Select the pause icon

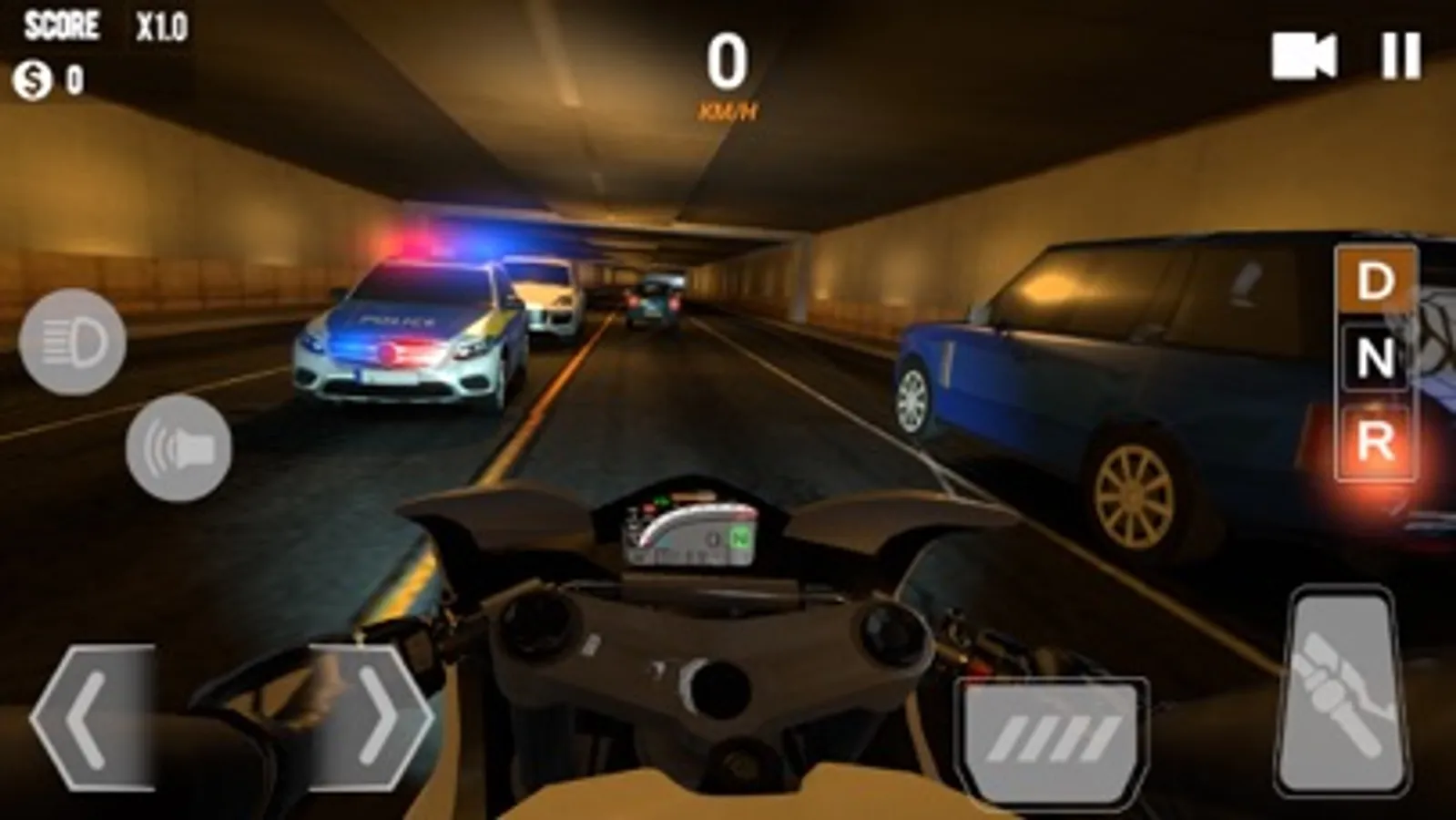click(1400, 57)
